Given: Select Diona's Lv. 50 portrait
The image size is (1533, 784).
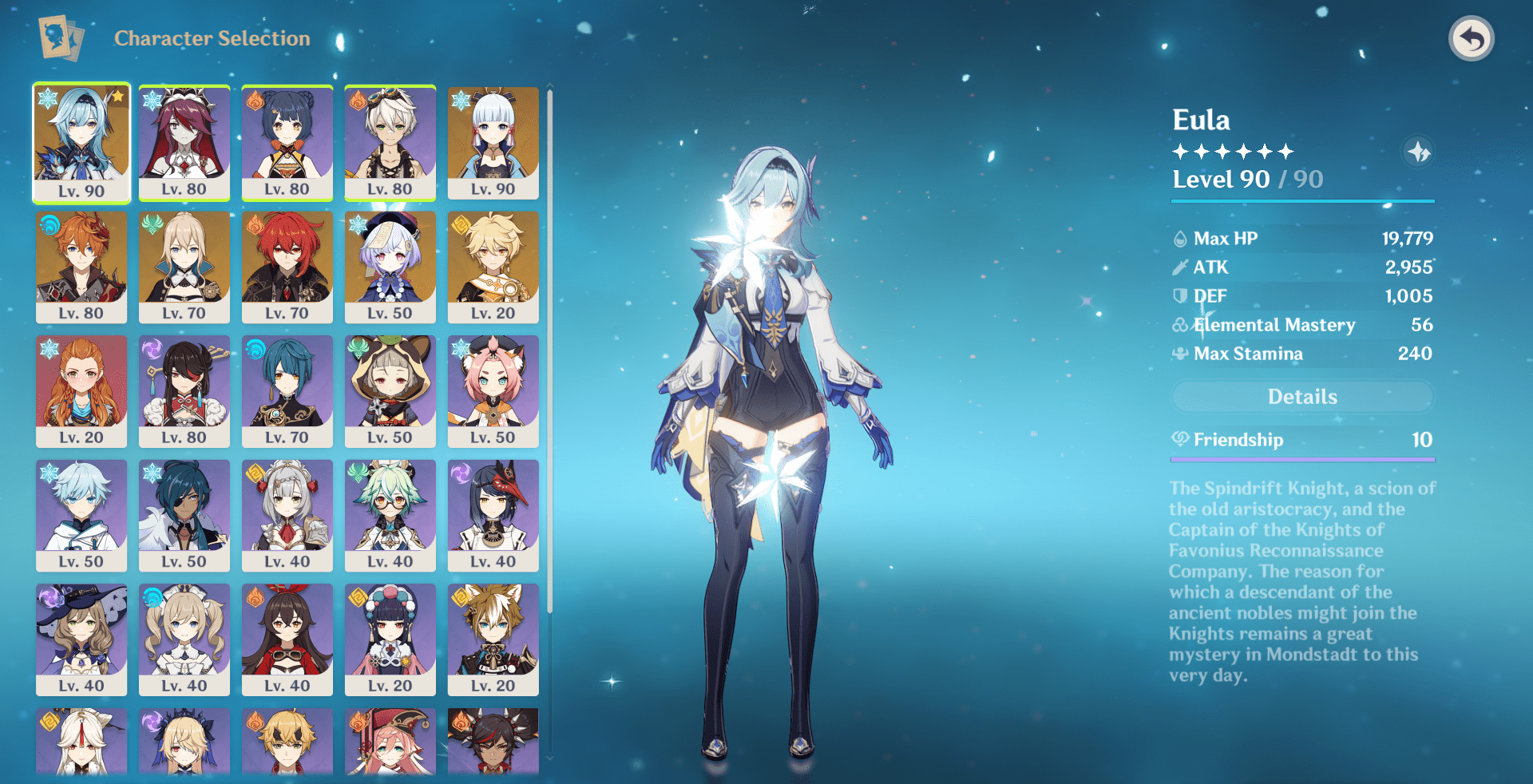Looking at the screenshot, I should (493, 392).
